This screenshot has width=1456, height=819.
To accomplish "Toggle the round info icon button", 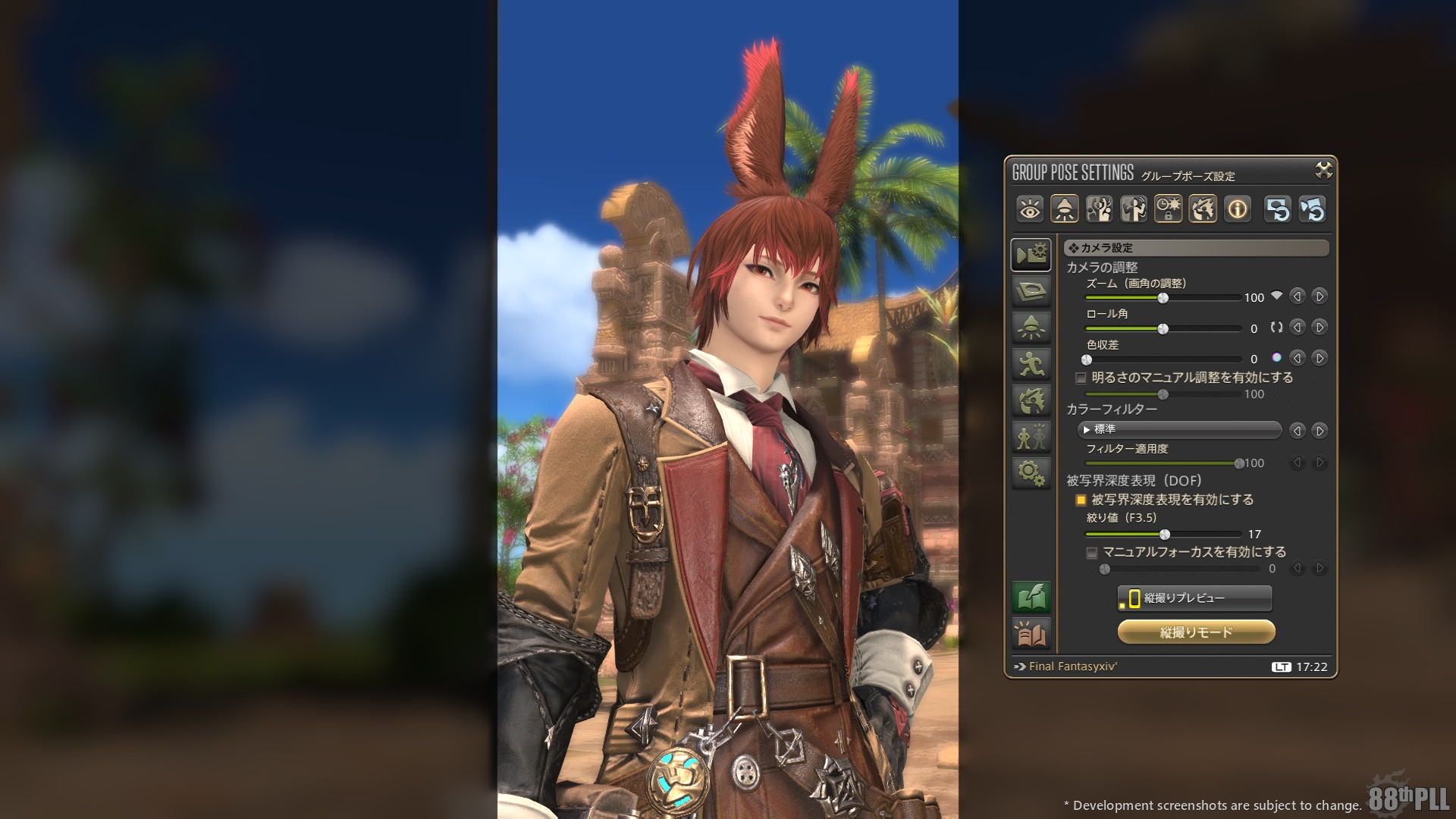I will (1238, 209).
